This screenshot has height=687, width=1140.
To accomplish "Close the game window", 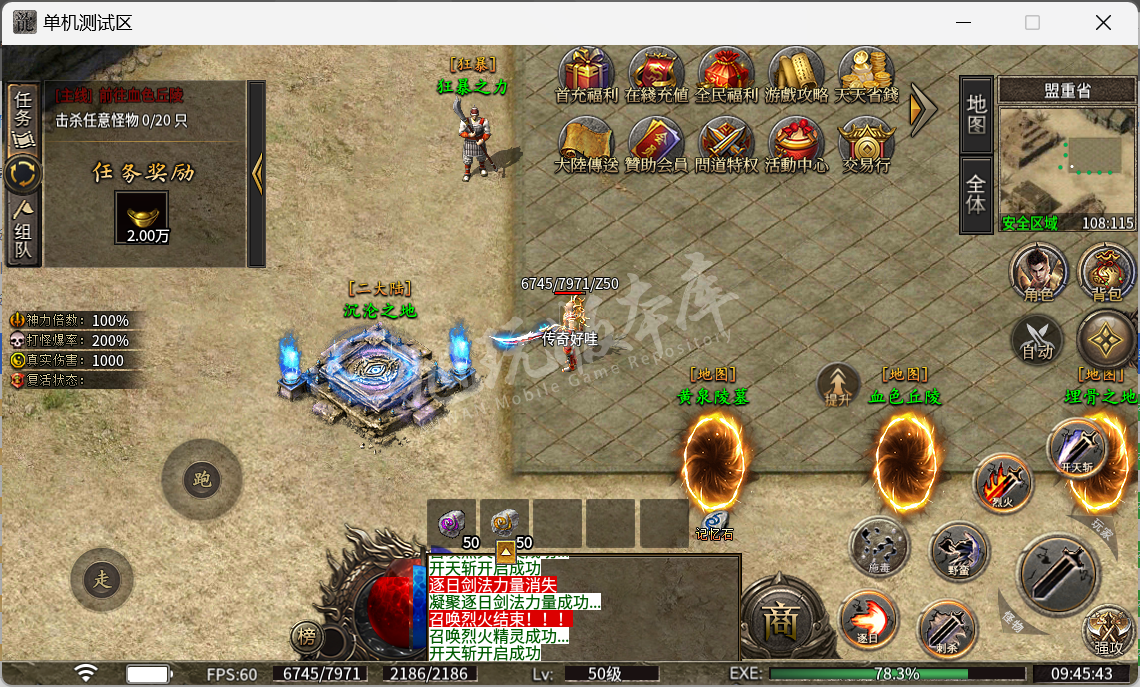I will click(x=1103, y=22).
